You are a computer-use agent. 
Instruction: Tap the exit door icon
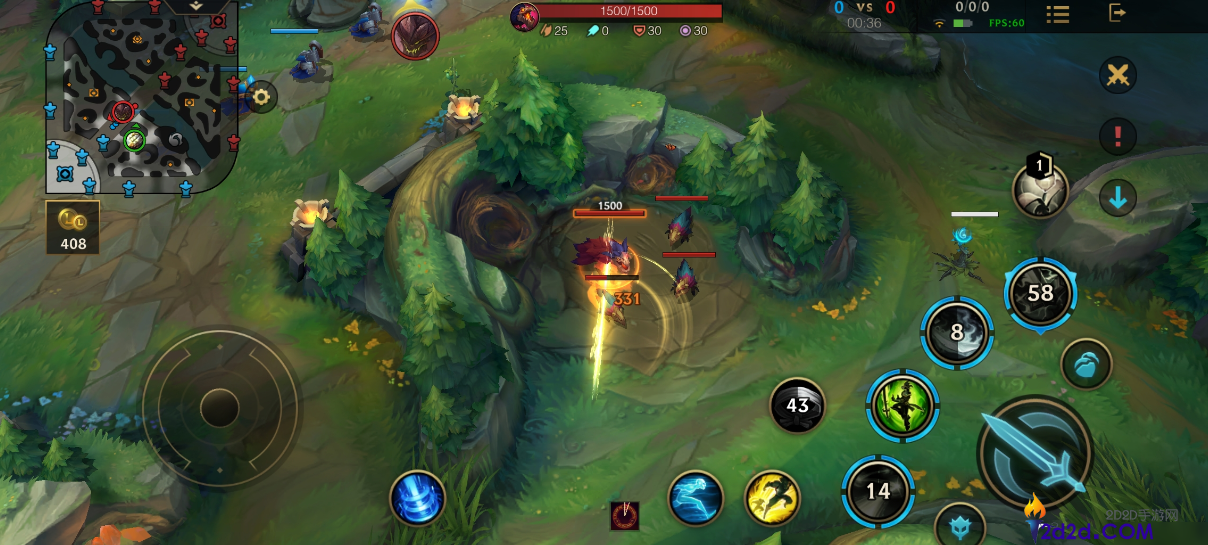[1118, 13]
